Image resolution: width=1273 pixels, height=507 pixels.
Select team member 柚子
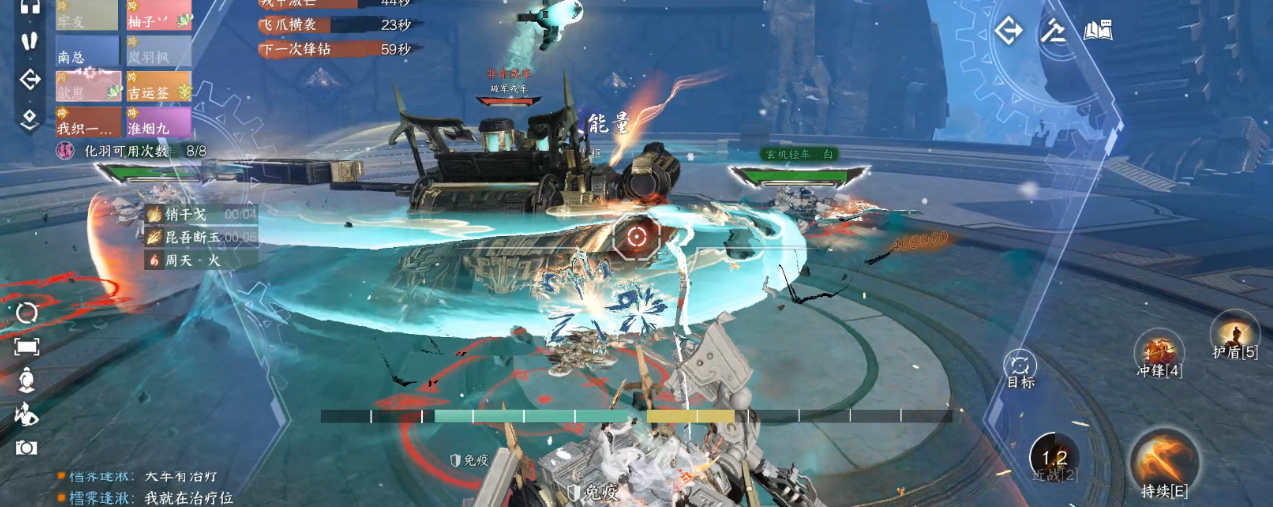(x=158, y=16)
